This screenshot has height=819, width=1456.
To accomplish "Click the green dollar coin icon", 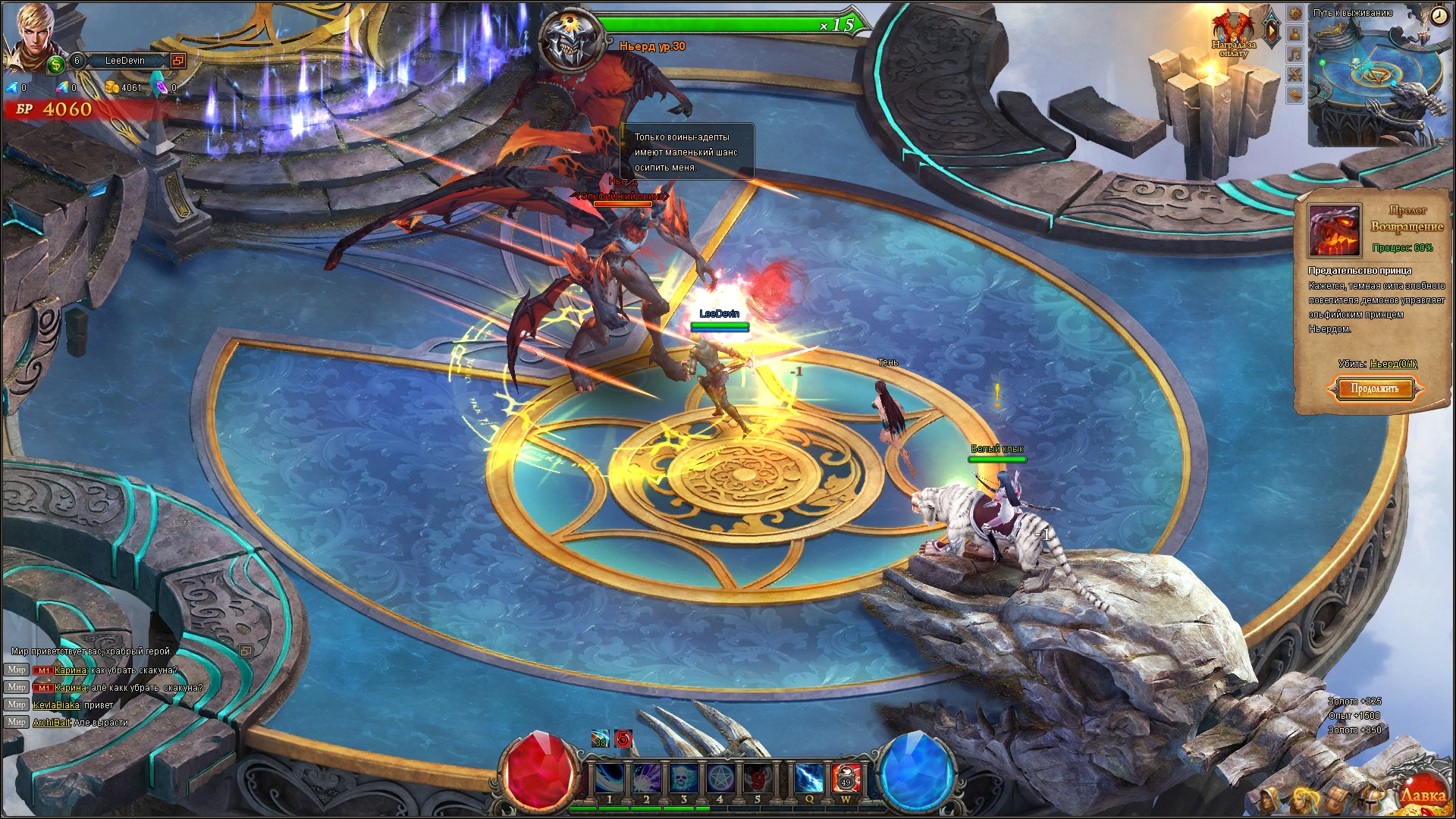I will point(56,64).
